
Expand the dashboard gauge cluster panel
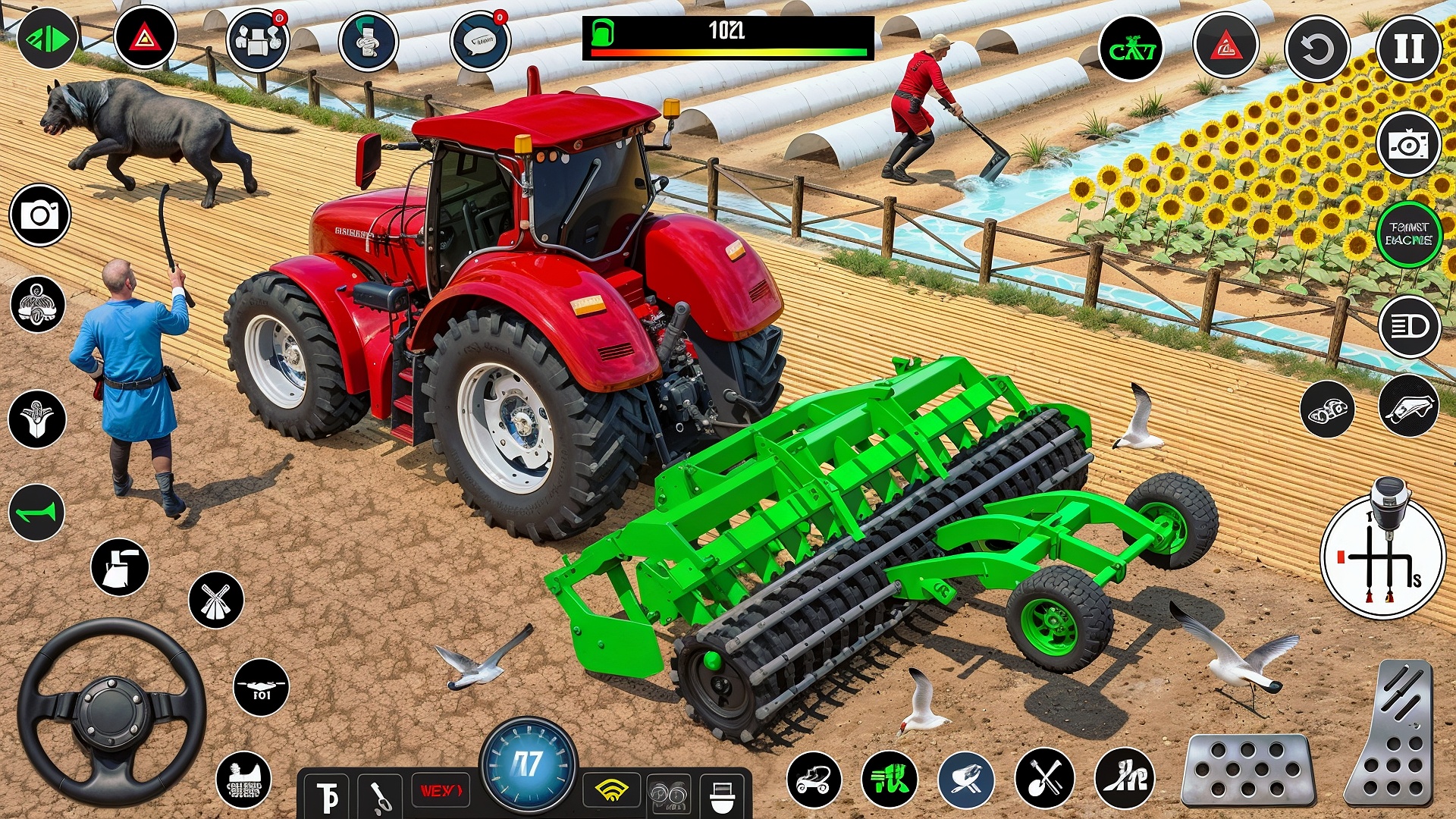529,767
